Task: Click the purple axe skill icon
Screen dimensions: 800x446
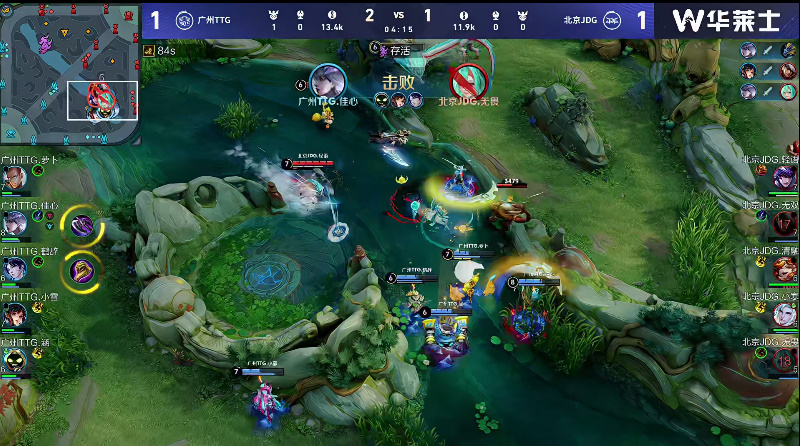Action: coord(81,224)
